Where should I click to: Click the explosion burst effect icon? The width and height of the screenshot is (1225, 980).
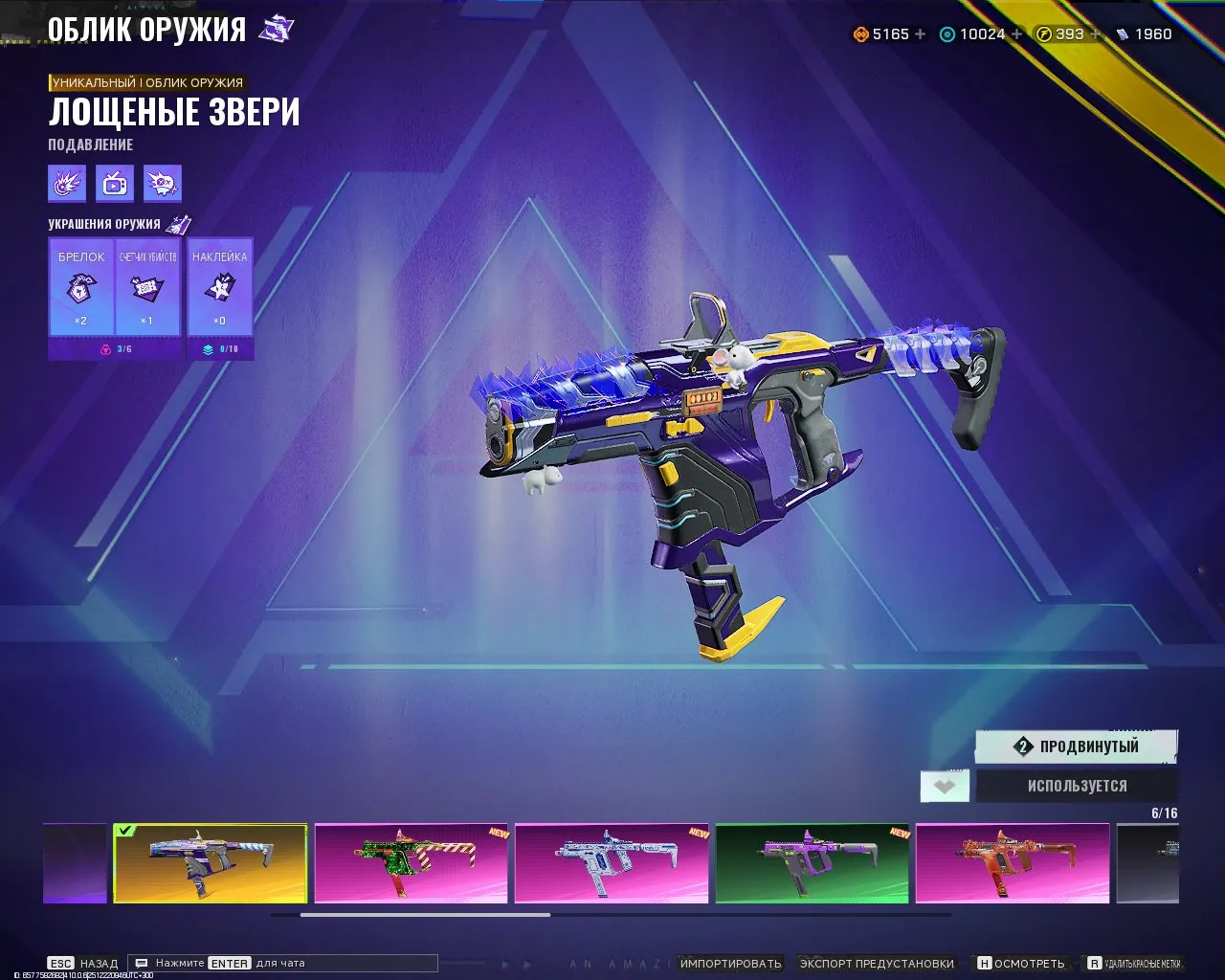(67, 184)
